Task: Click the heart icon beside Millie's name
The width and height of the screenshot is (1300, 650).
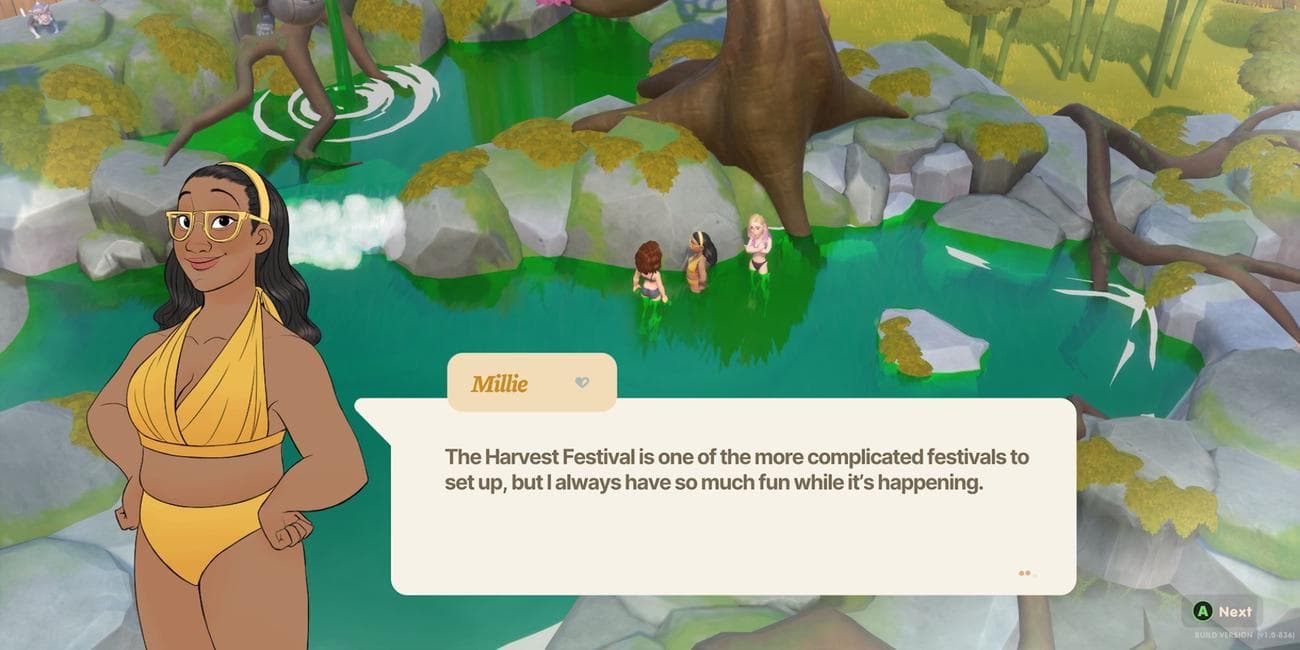Action: click(582, 383)
